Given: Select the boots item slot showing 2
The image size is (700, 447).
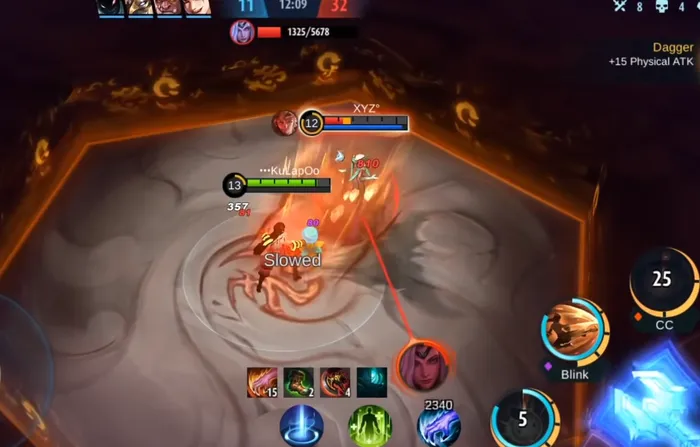Looking at the screenshot, I should point(298,382).
